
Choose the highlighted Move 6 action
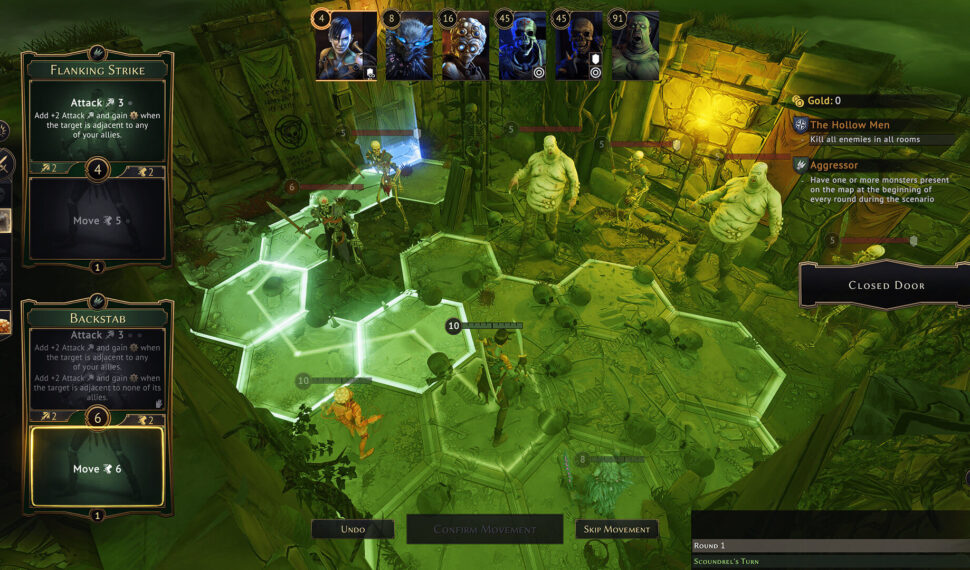tap(97, 467)
